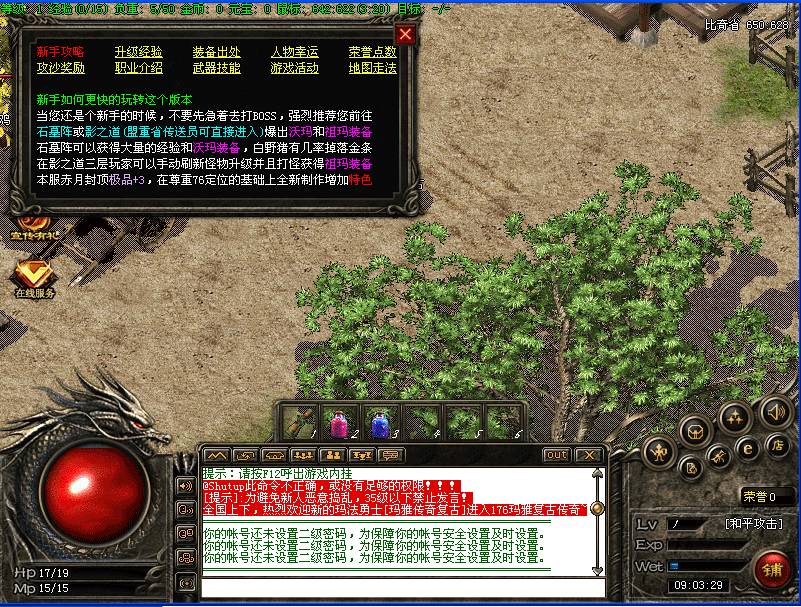Select the 人物幸运 guide topic
This screenshot has height=607, width=801.
(x=294, y=52)
